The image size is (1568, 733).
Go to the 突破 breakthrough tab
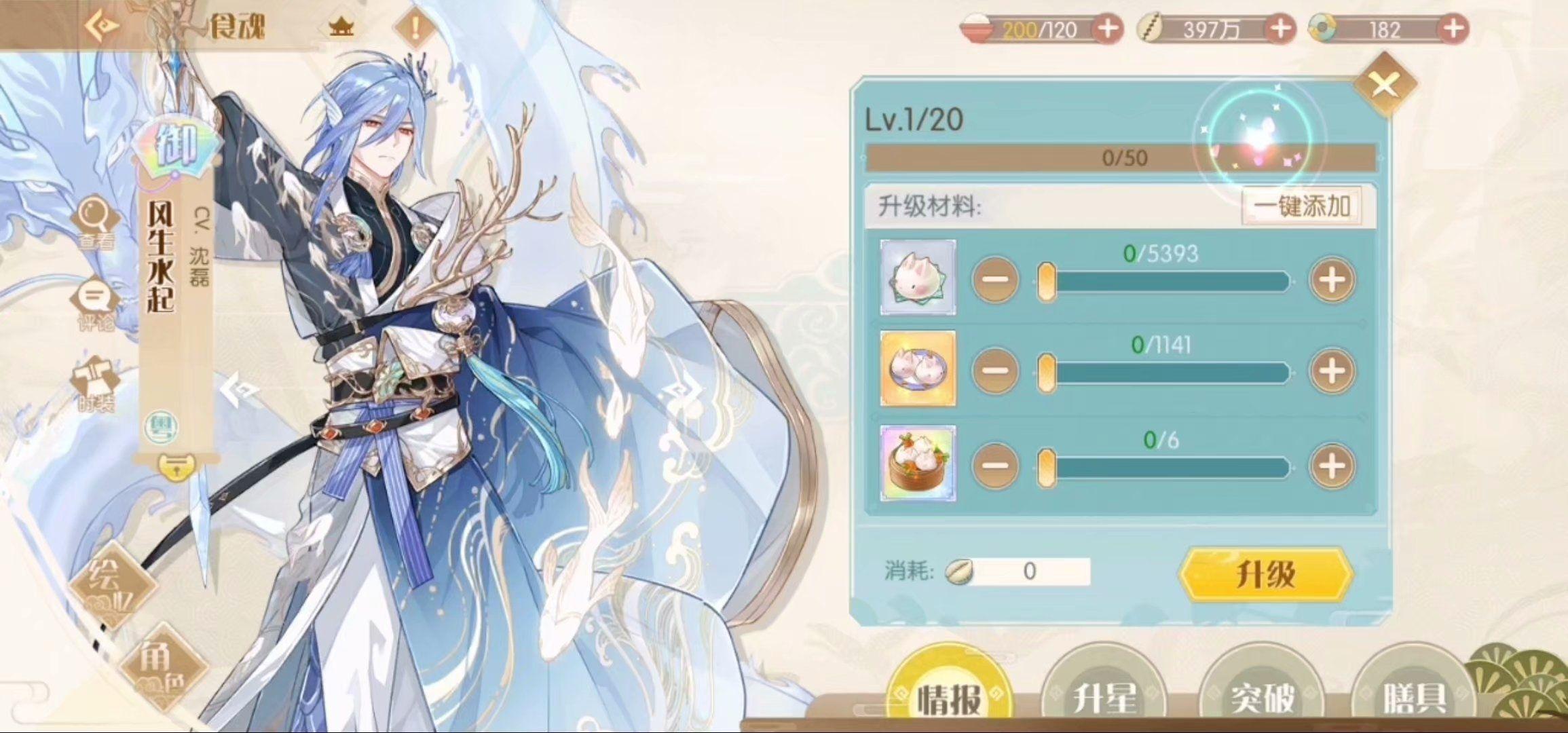pos(1261,697)
